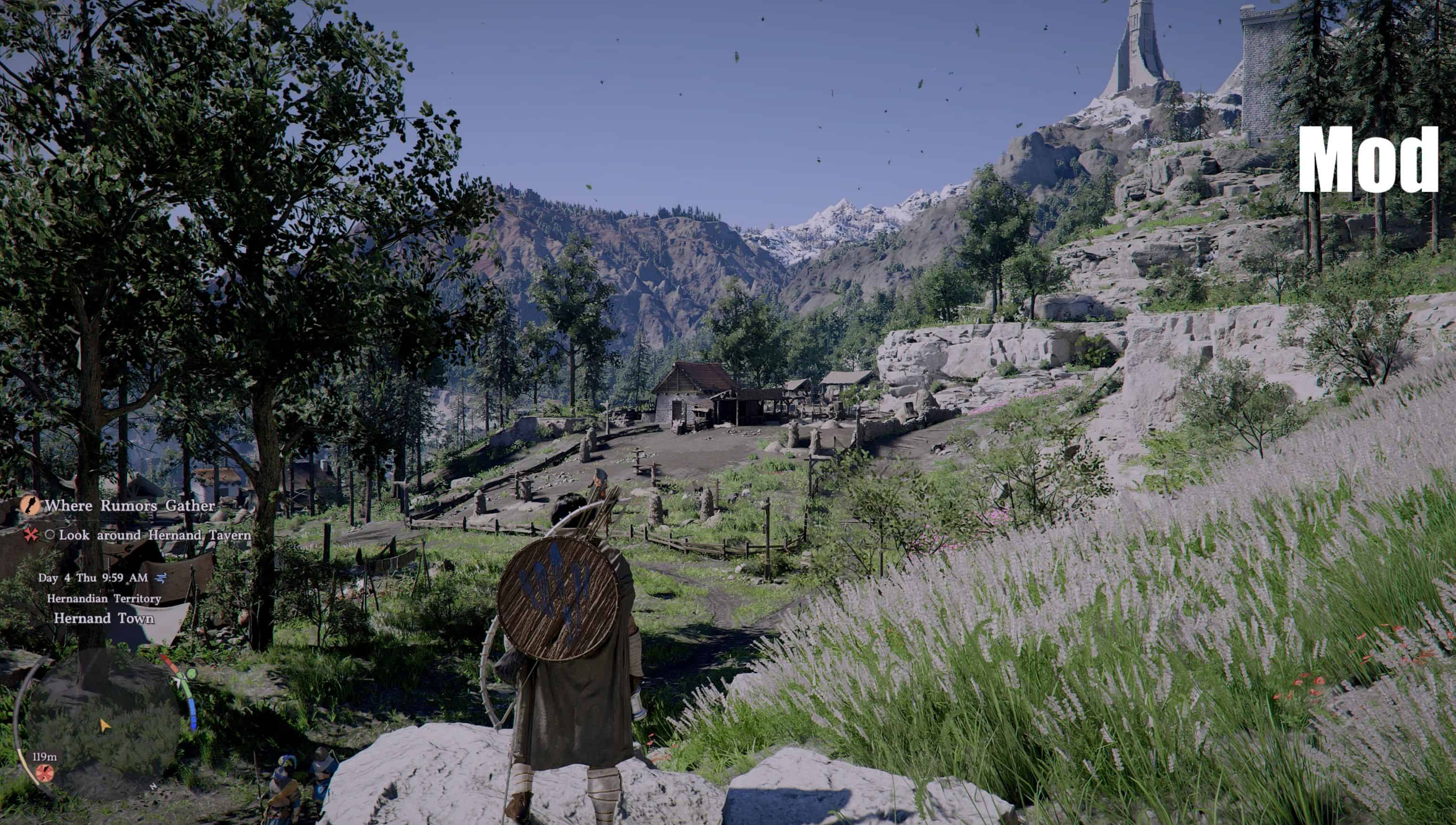Click the orange quest icon beside the quest title
This screenshot has height=825, width=1456.
click(30, 505)
